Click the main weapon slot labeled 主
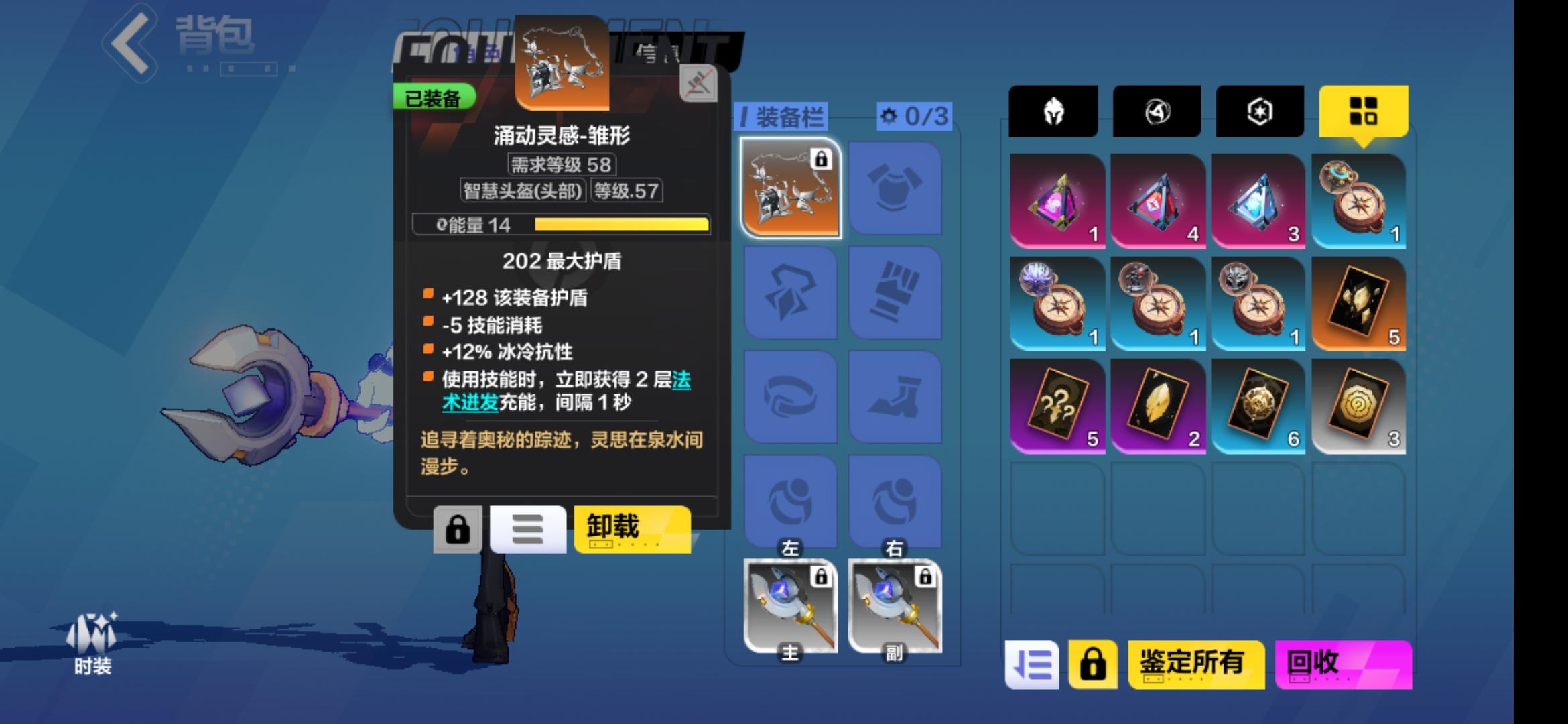1568x724 pixels. [789, 605]
